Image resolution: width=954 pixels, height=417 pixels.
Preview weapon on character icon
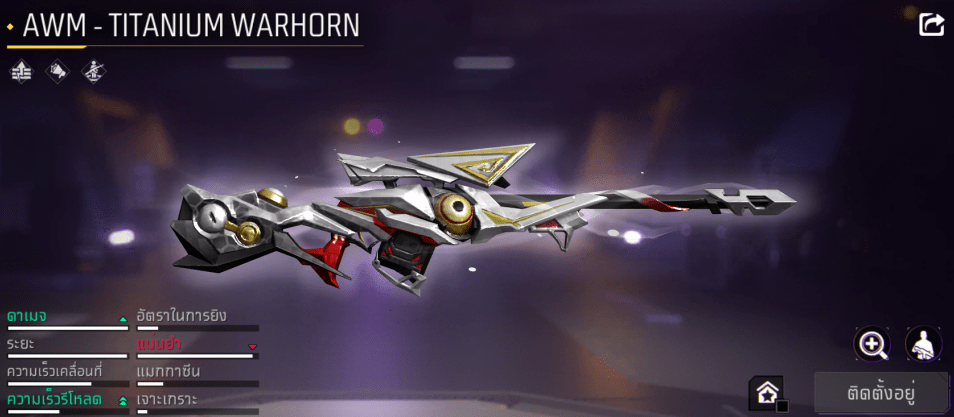click(x=923, y=344)
